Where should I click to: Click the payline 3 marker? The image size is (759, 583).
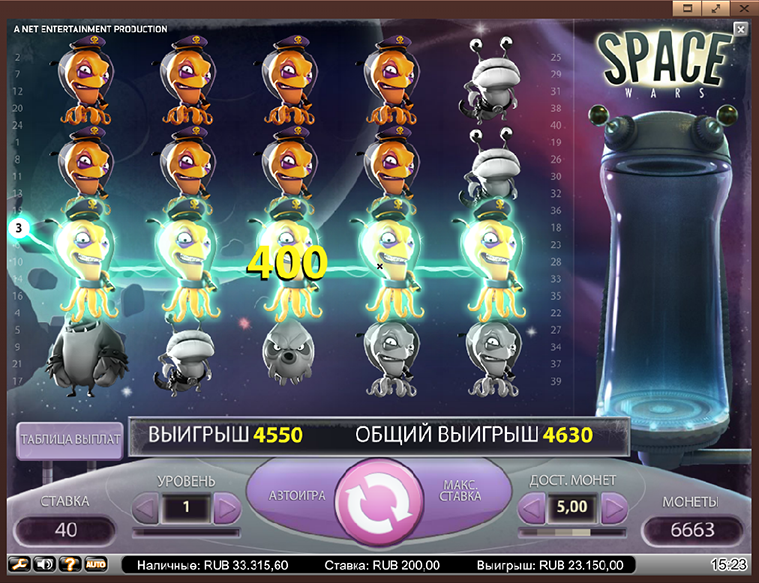[18, 229]
